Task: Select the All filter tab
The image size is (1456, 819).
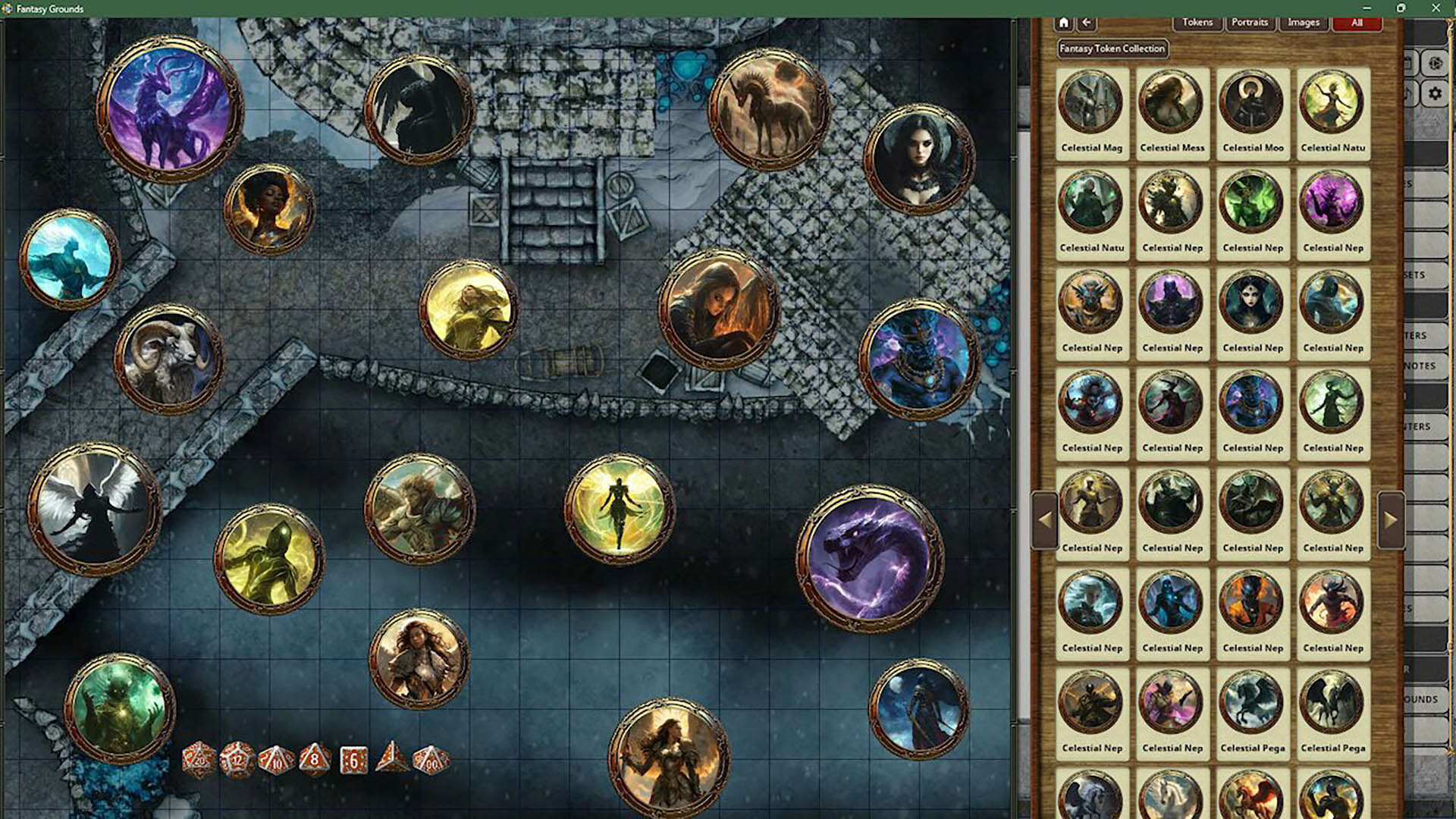Action: (1357, 22)
